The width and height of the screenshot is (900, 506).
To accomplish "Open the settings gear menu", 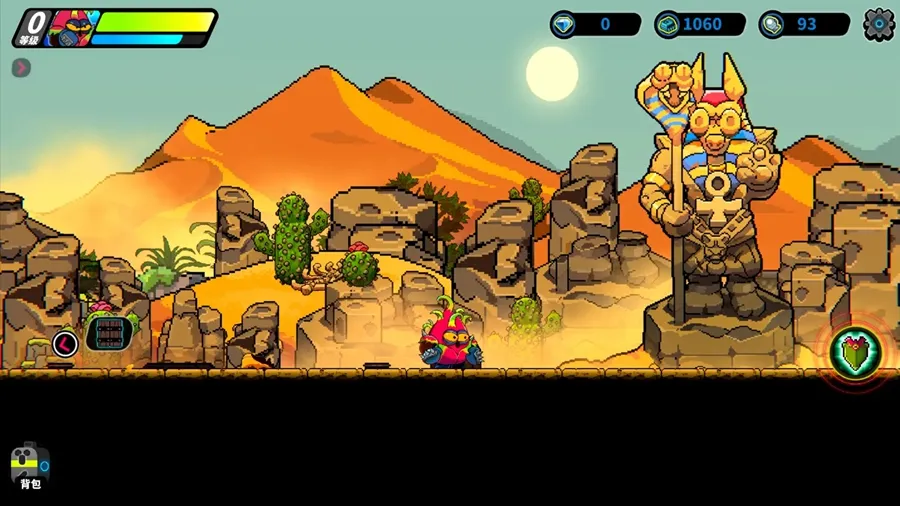I will [x=878, y=24].
